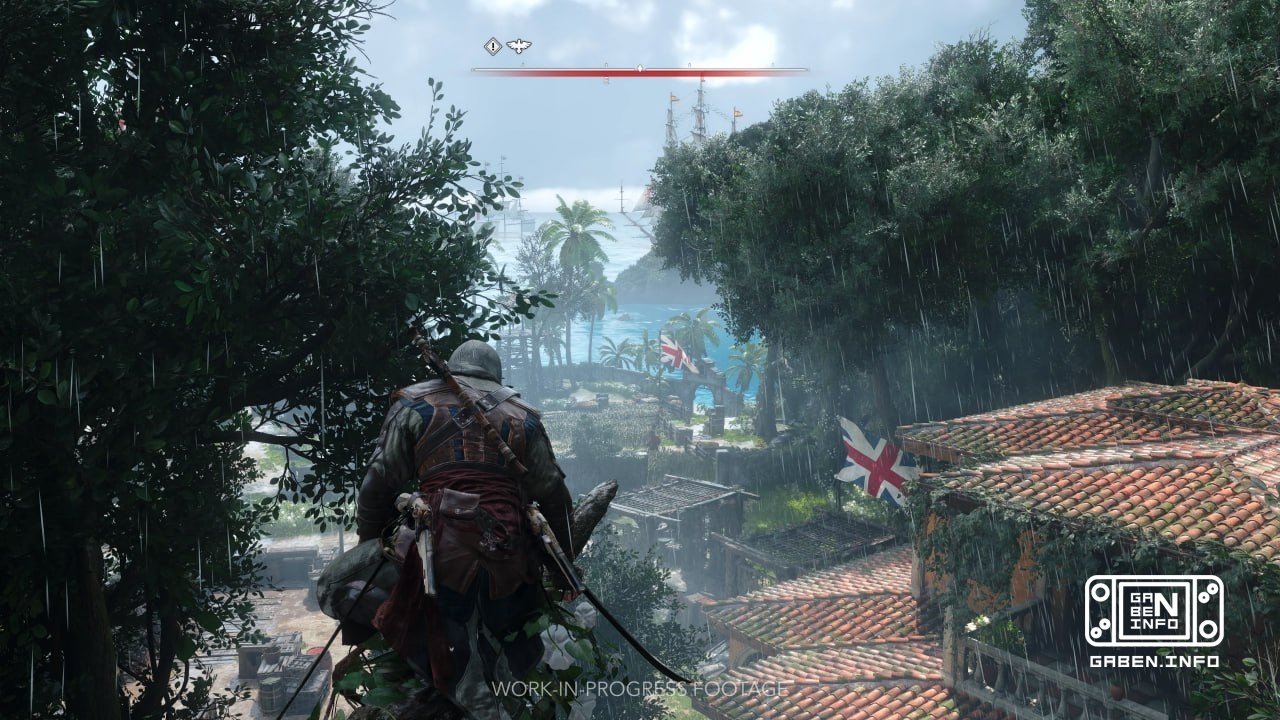This screenshot has width=1280, height=720.
Task: Open the GABEN.INFO text label
Action: click(1155, 661)
